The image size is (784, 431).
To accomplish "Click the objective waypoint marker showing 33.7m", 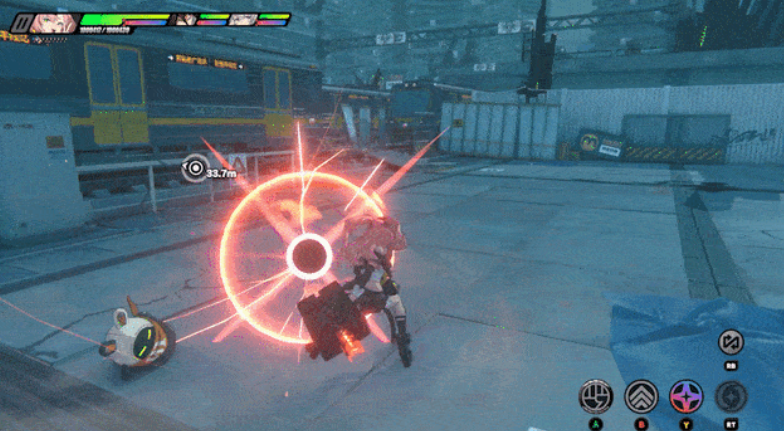I will pos(195,170).
